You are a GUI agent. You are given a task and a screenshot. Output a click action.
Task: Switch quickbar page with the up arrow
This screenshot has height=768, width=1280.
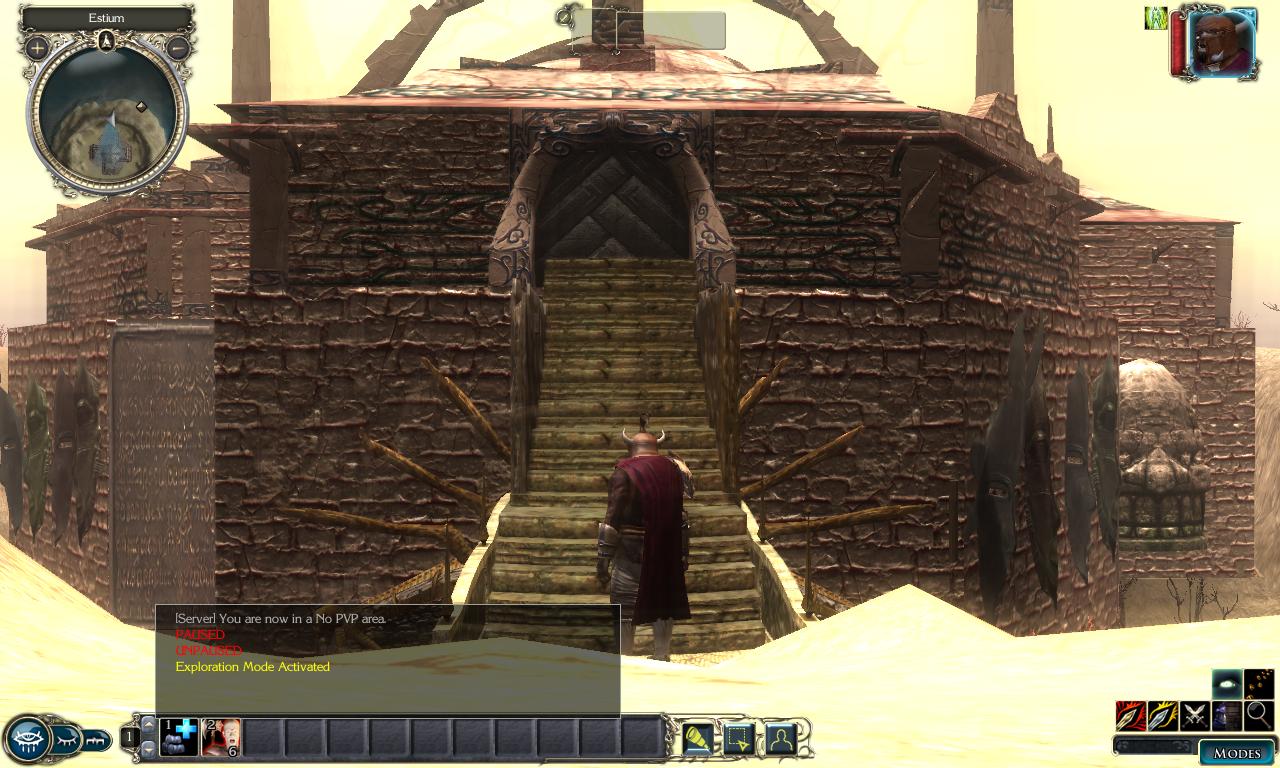148,724
